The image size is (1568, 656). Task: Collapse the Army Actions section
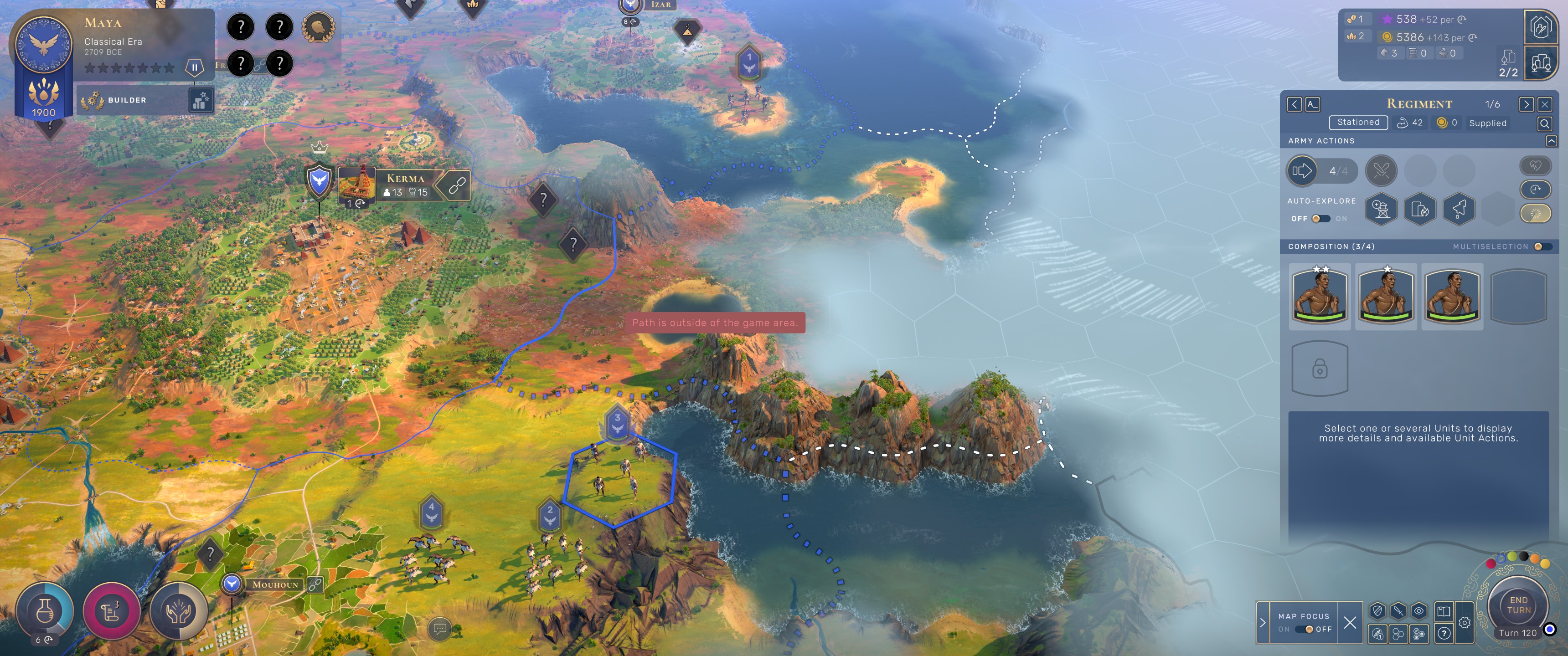(x=1551, y=141)
